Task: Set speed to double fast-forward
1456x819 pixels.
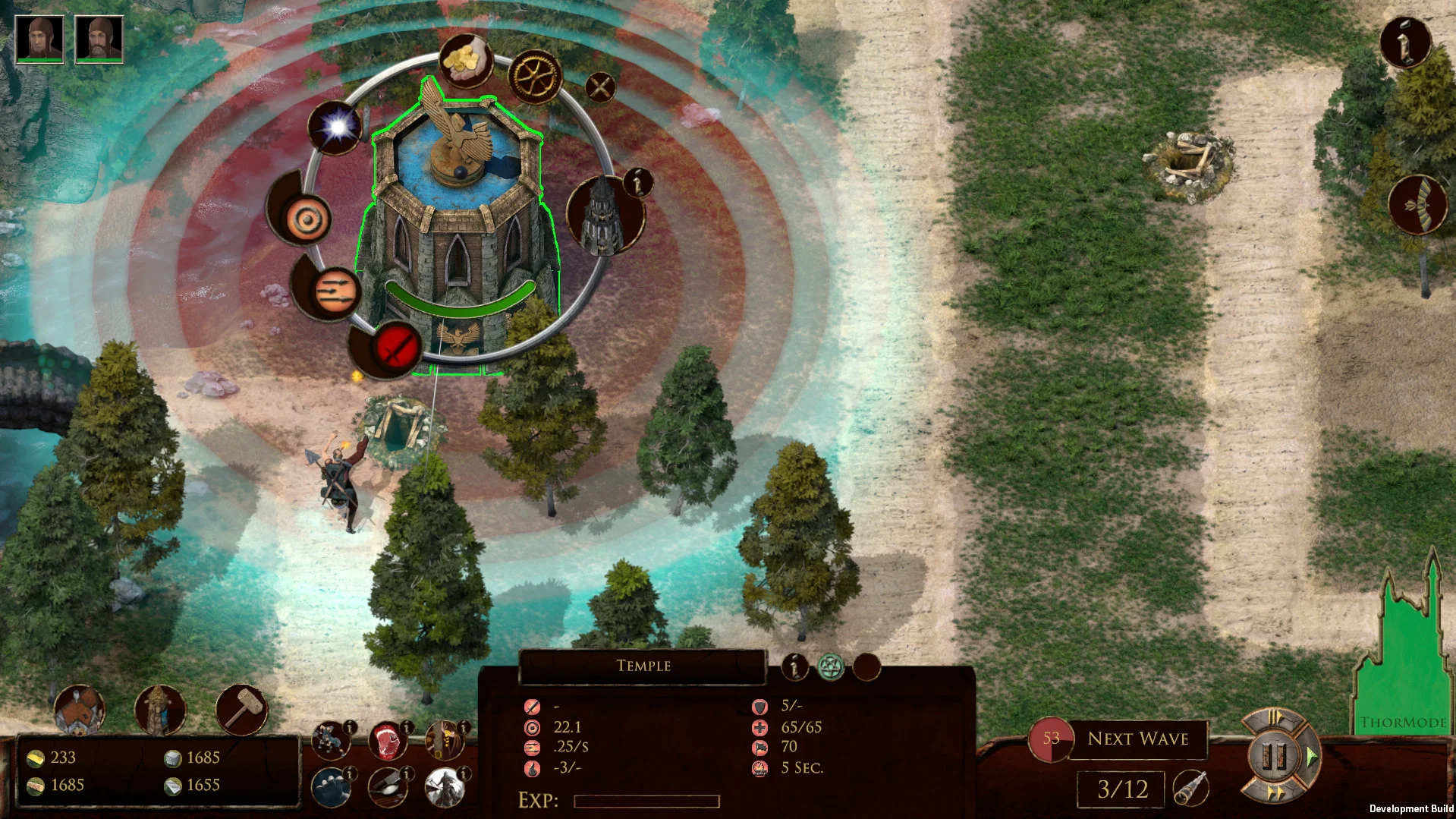Action: 1275,793
